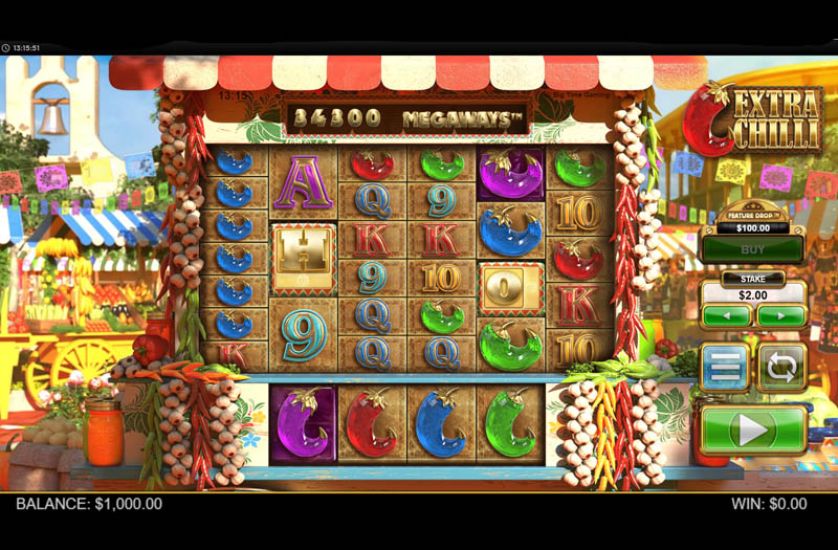
Task: Spin the reels with the green play button
Action: point(753,430)
